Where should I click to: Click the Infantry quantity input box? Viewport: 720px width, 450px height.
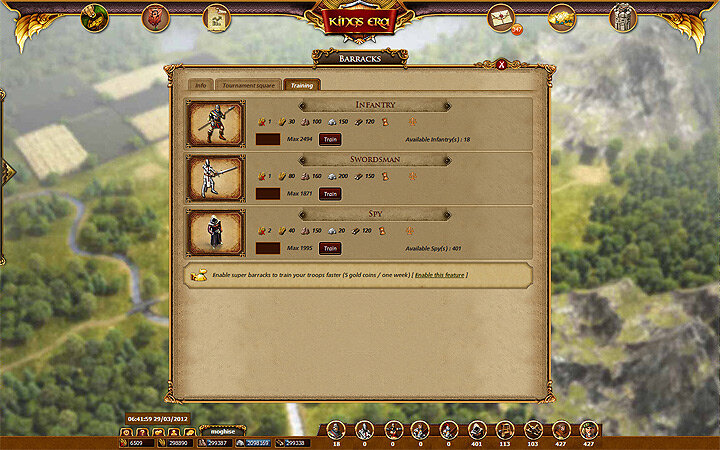pos(268,140)
